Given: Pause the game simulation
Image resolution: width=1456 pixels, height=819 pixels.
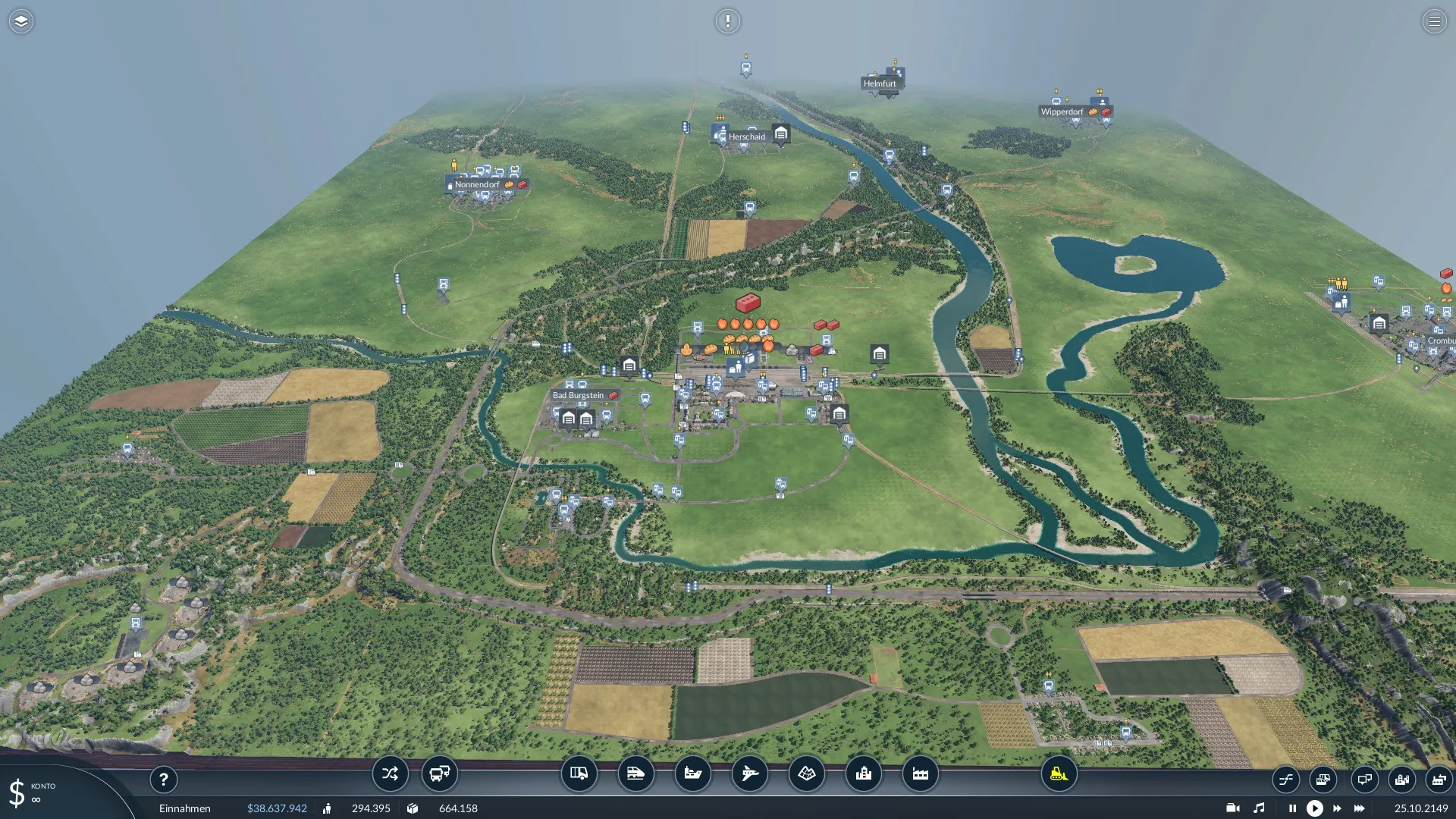Looking at the screenshot, I should coord(1292,808).
